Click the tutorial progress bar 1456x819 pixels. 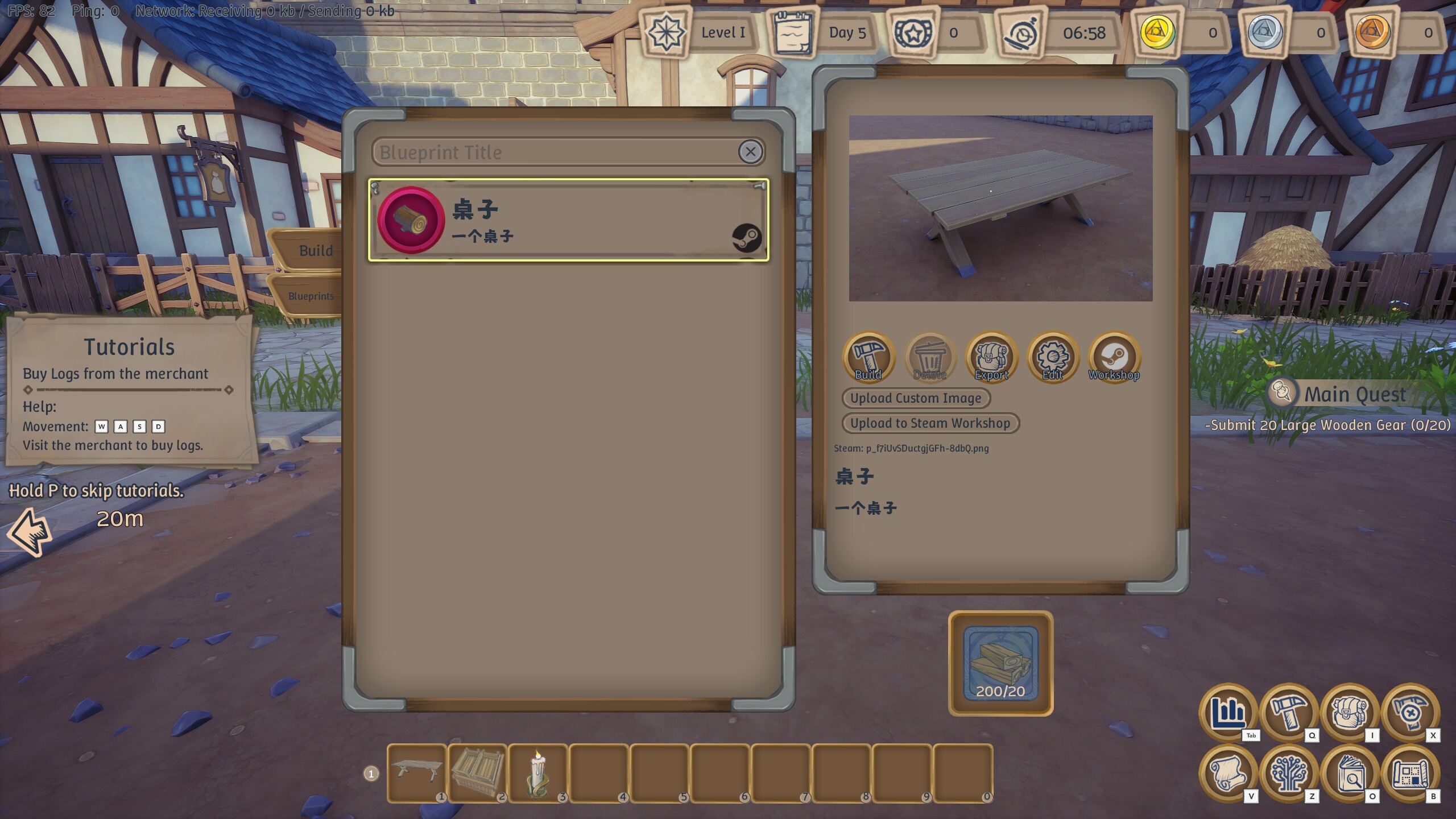coord(129,390)
